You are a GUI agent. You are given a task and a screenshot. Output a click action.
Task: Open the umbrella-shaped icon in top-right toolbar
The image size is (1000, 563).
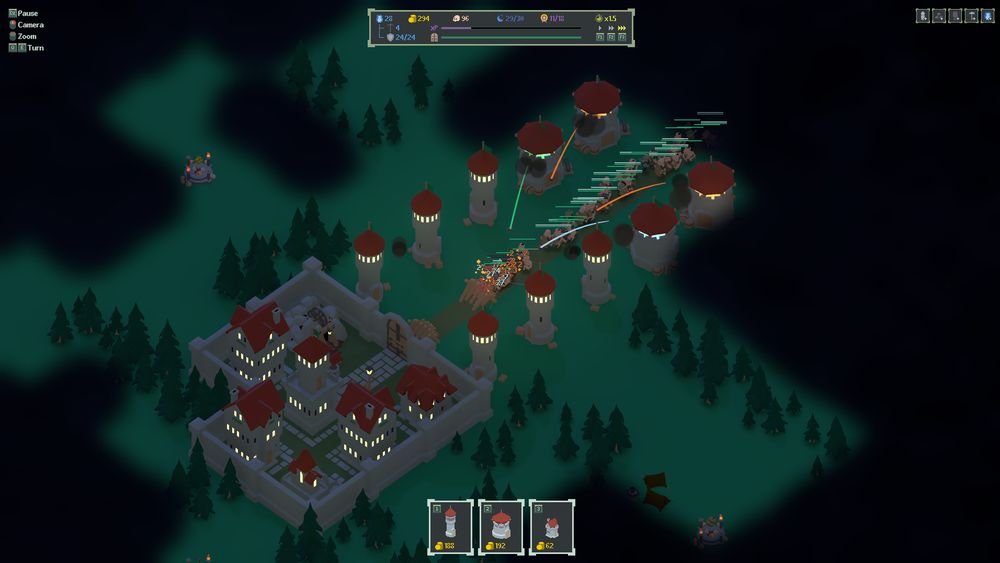pyautogui.click(x=972, y=16)
